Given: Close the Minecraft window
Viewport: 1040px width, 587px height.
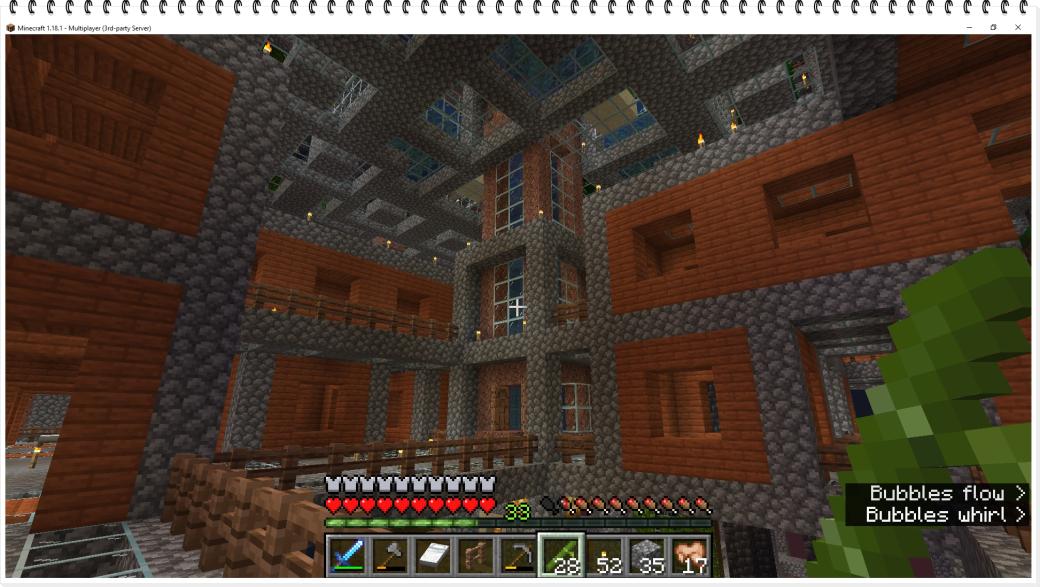Looking at the screenshot, I should (x=1018, y=27).
